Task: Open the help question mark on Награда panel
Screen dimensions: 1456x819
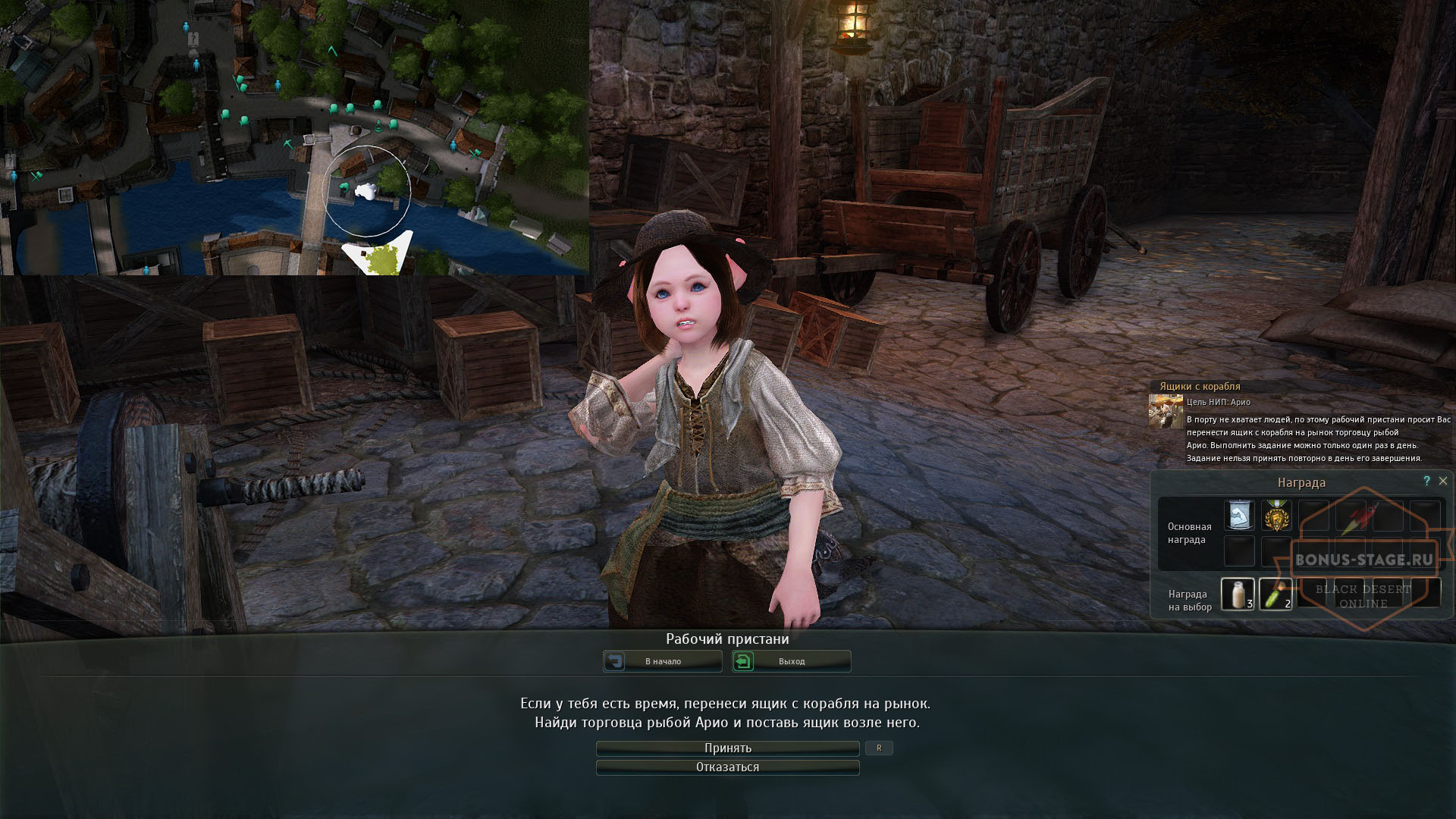Action: [1427, 480]
